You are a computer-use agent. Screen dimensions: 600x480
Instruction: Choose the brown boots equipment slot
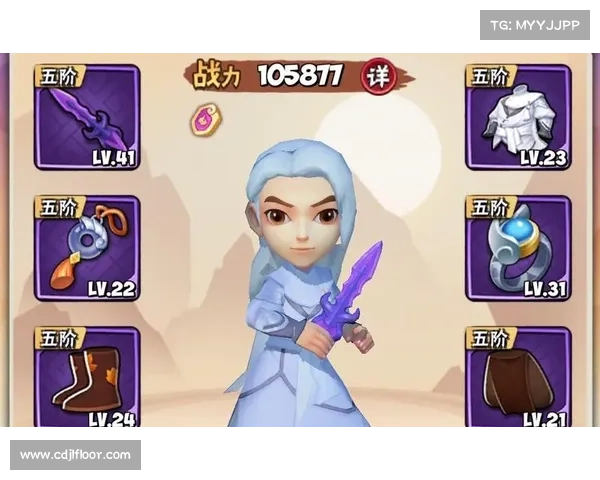pos(87,380)
